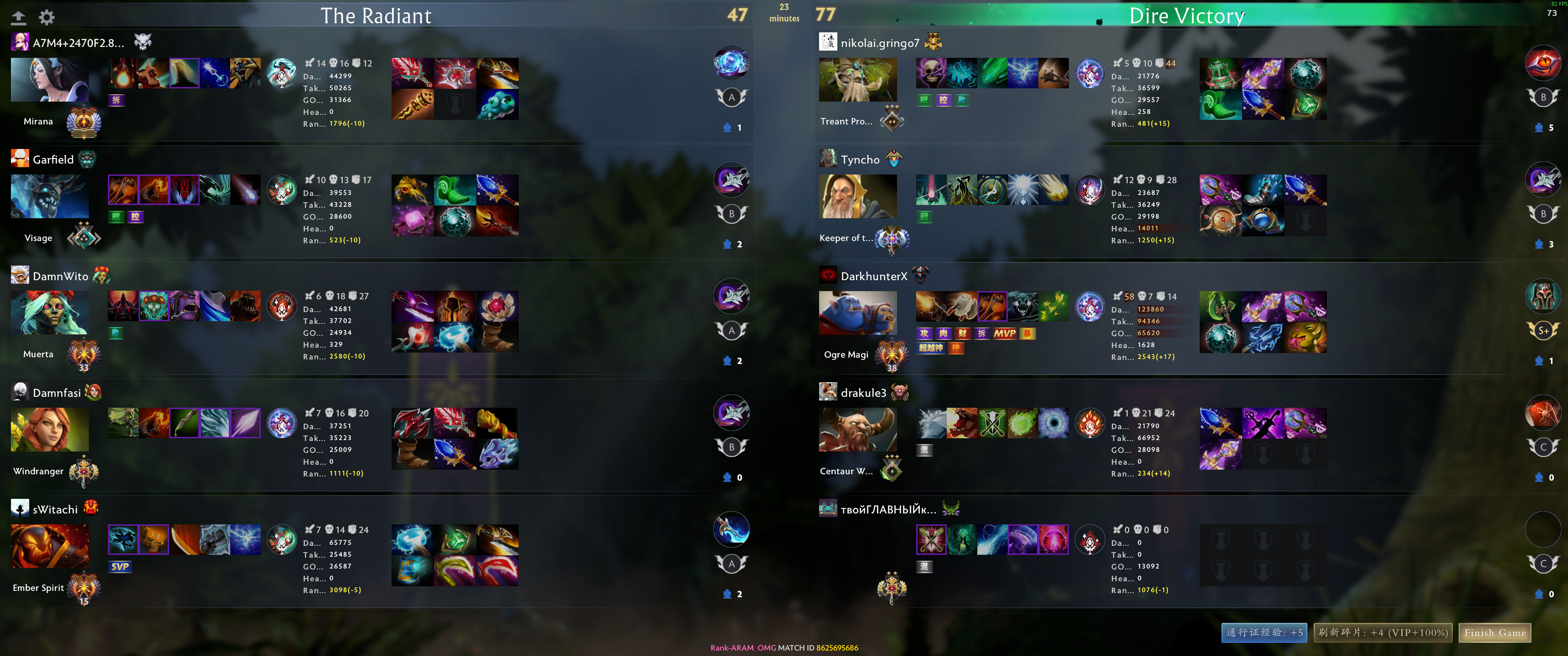
Task: Select Mirana's hero portrait
Action: click(49, 80)
